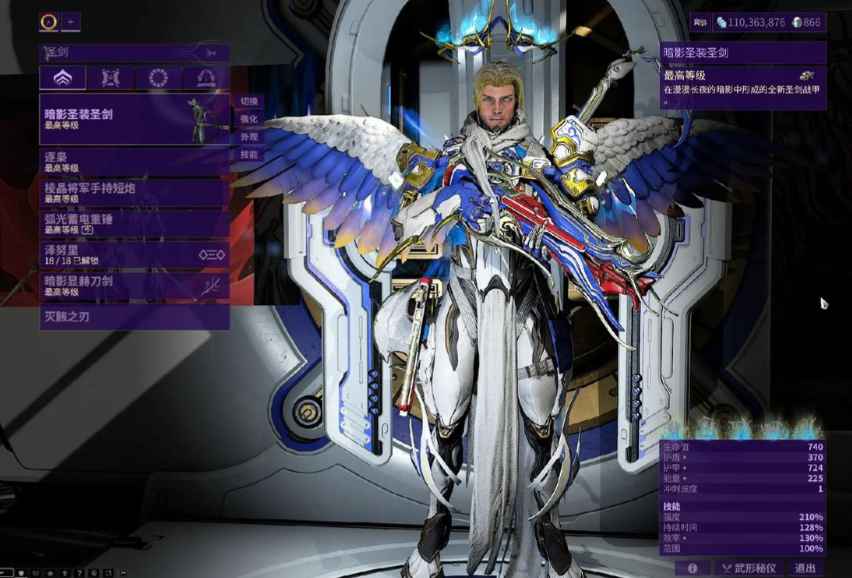Select the 暗影显赫刀剑 slot
The image size is (852, 578).
coord(134,286)
